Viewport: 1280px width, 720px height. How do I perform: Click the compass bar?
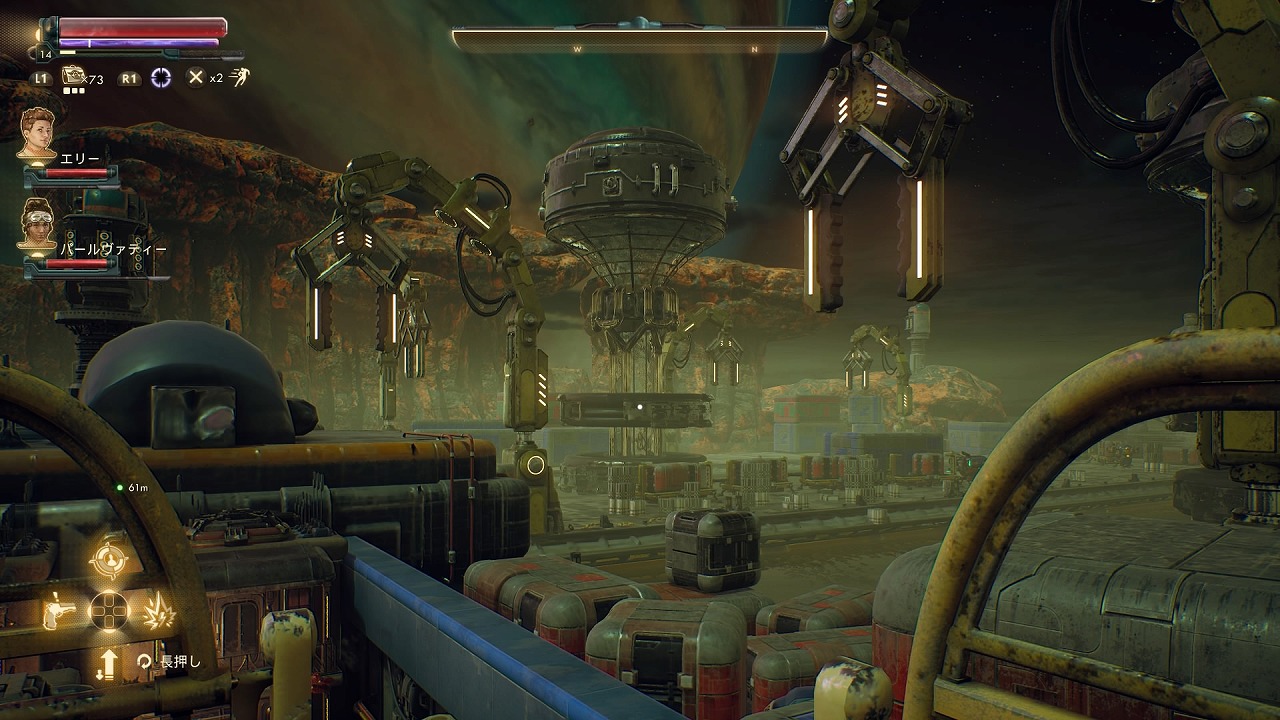[x=639, y=40]
